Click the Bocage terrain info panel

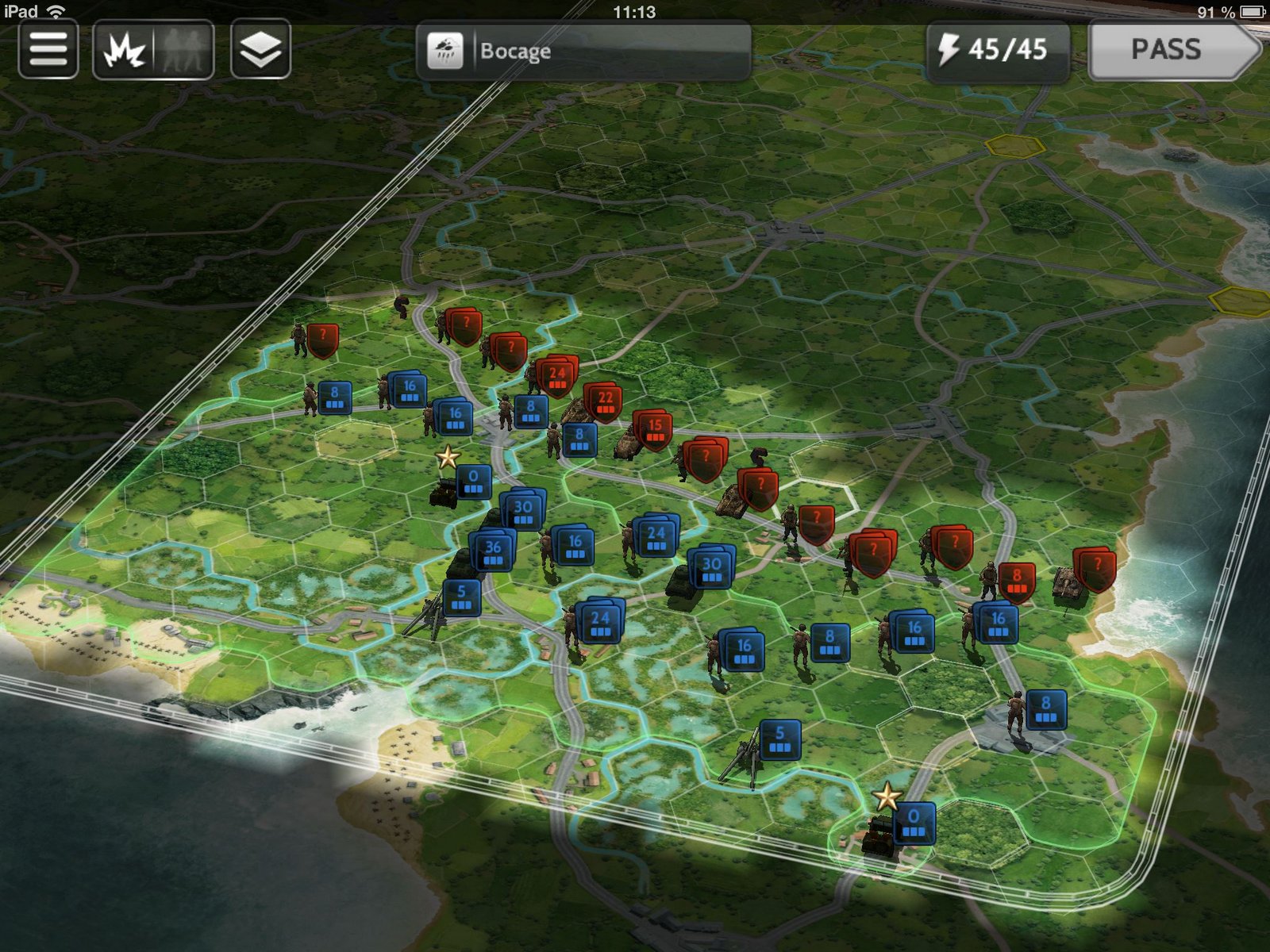(583, 52)
